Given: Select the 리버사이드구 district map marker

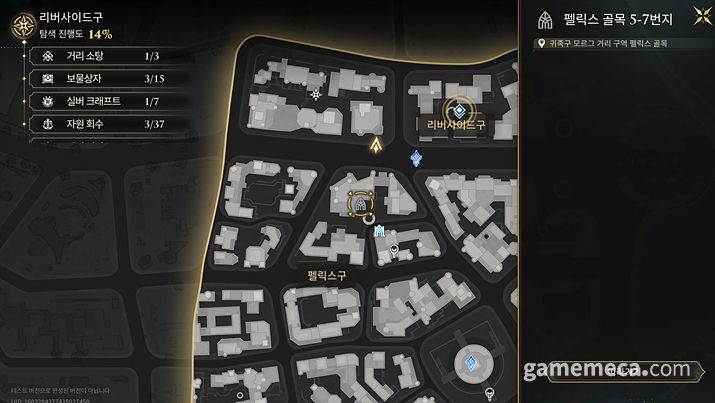Looking at the screenshot, I should pyautogui.click(x=458, y=111).
